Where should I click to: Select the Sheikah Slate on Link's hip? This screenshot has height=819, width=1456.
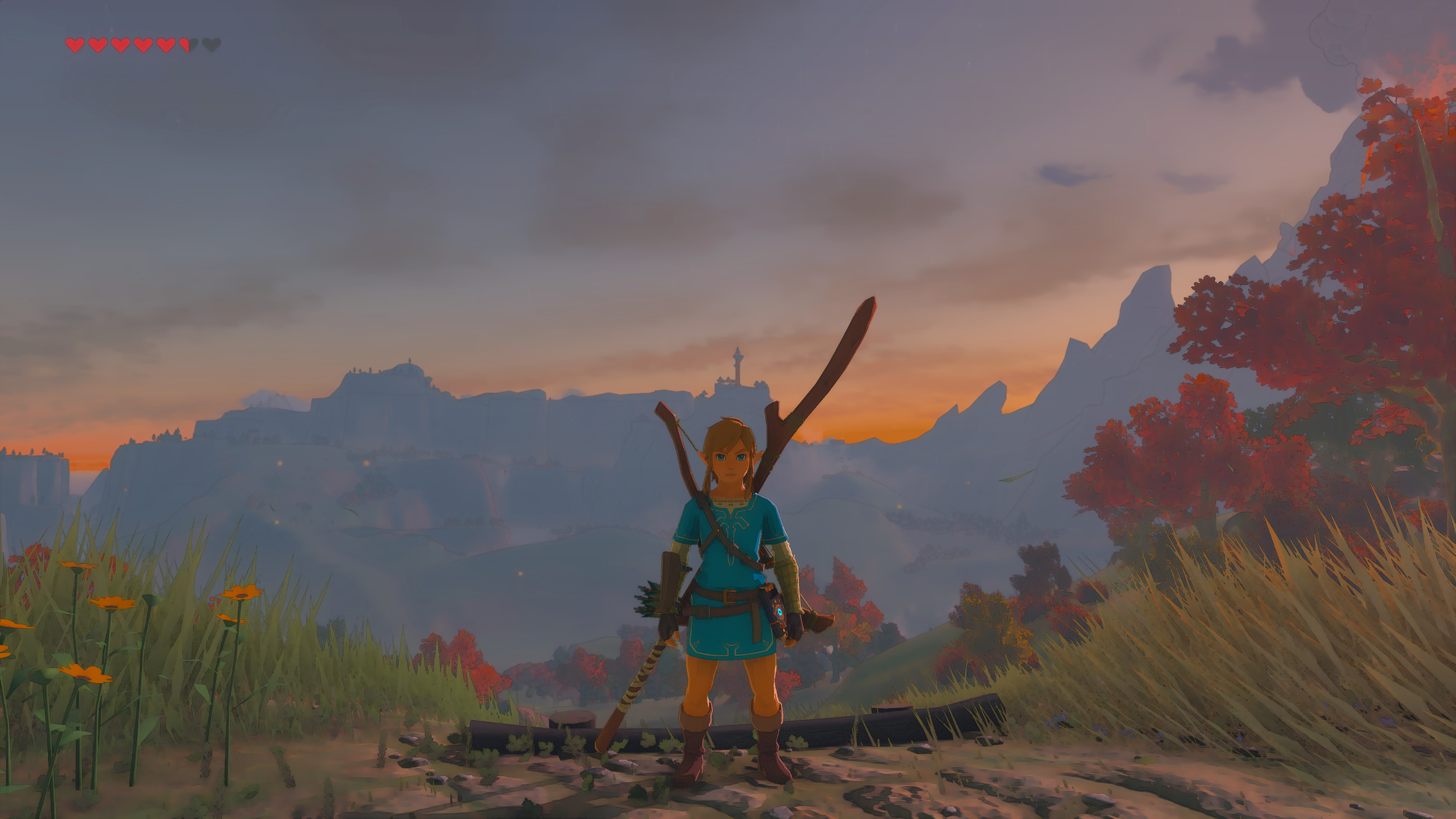coord(779,610)
